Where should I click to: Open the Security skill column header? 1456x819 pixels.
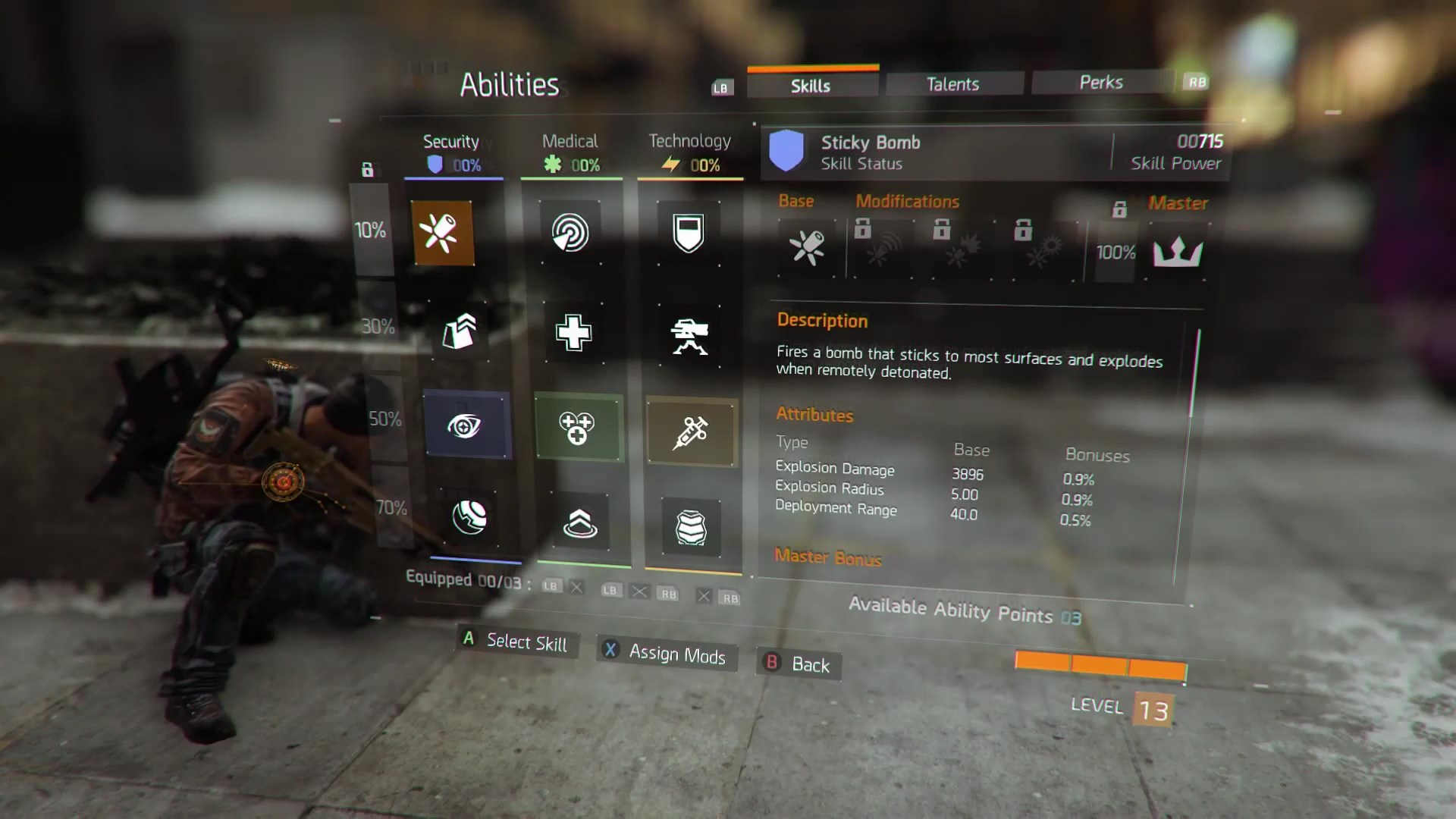pos(452,152)
